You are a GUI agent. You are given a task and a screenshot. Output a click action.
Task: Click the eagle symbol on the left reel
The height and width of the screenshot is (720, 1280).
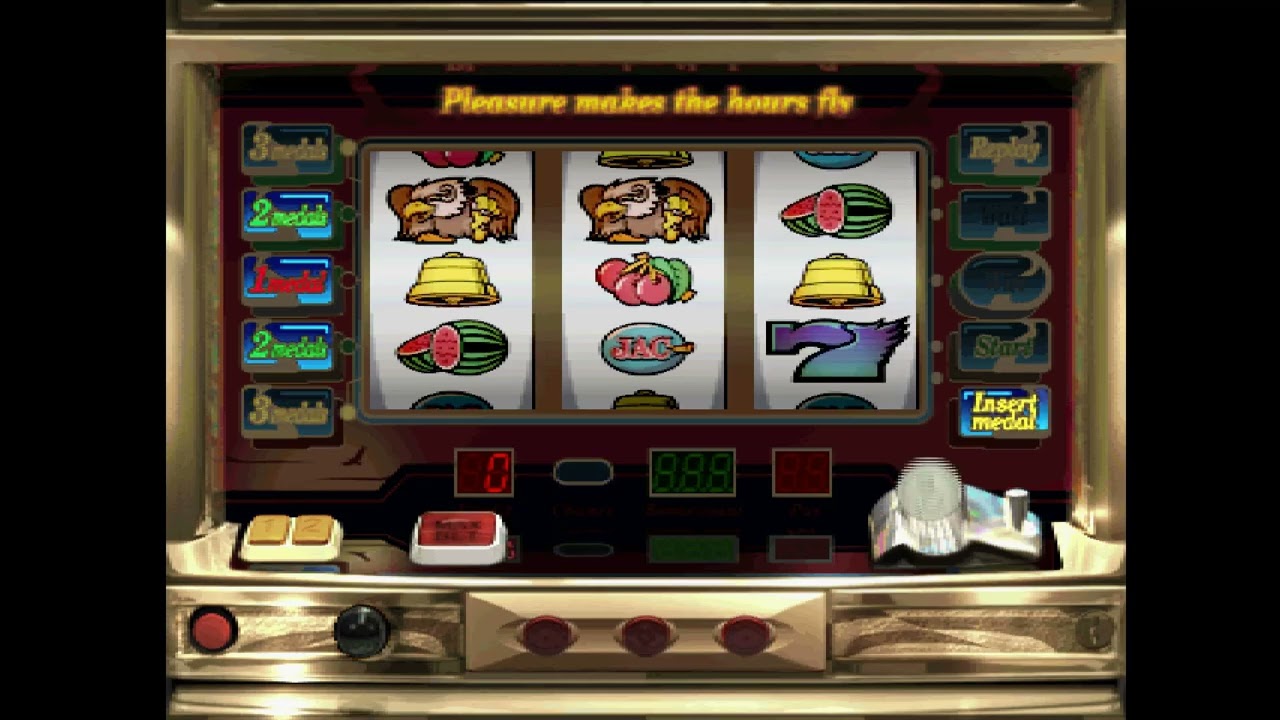pyautogui.click(x=452, y=210)
